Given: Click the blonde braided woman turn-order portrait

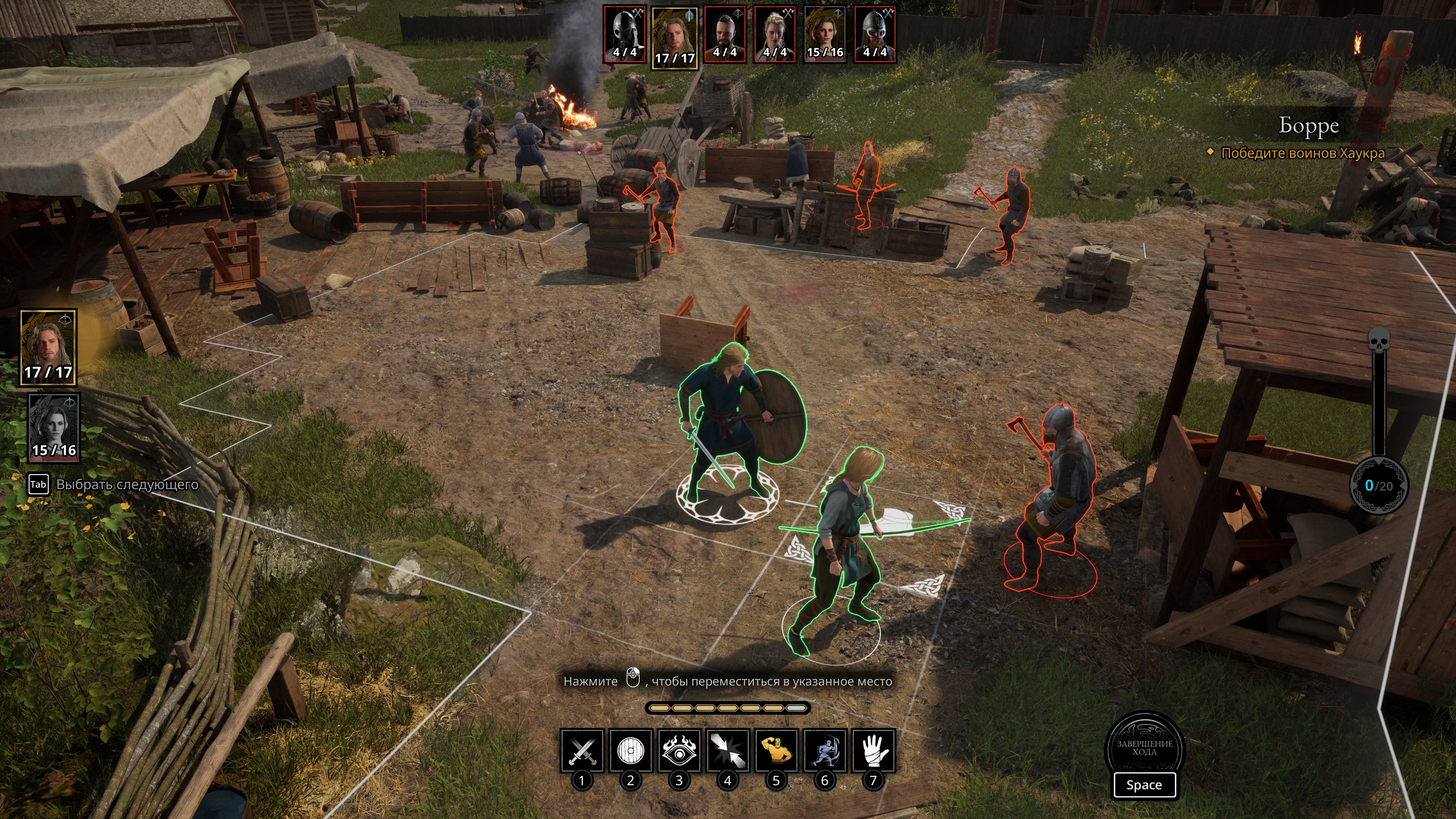Looking at the screenshot, I should point(775,34).
